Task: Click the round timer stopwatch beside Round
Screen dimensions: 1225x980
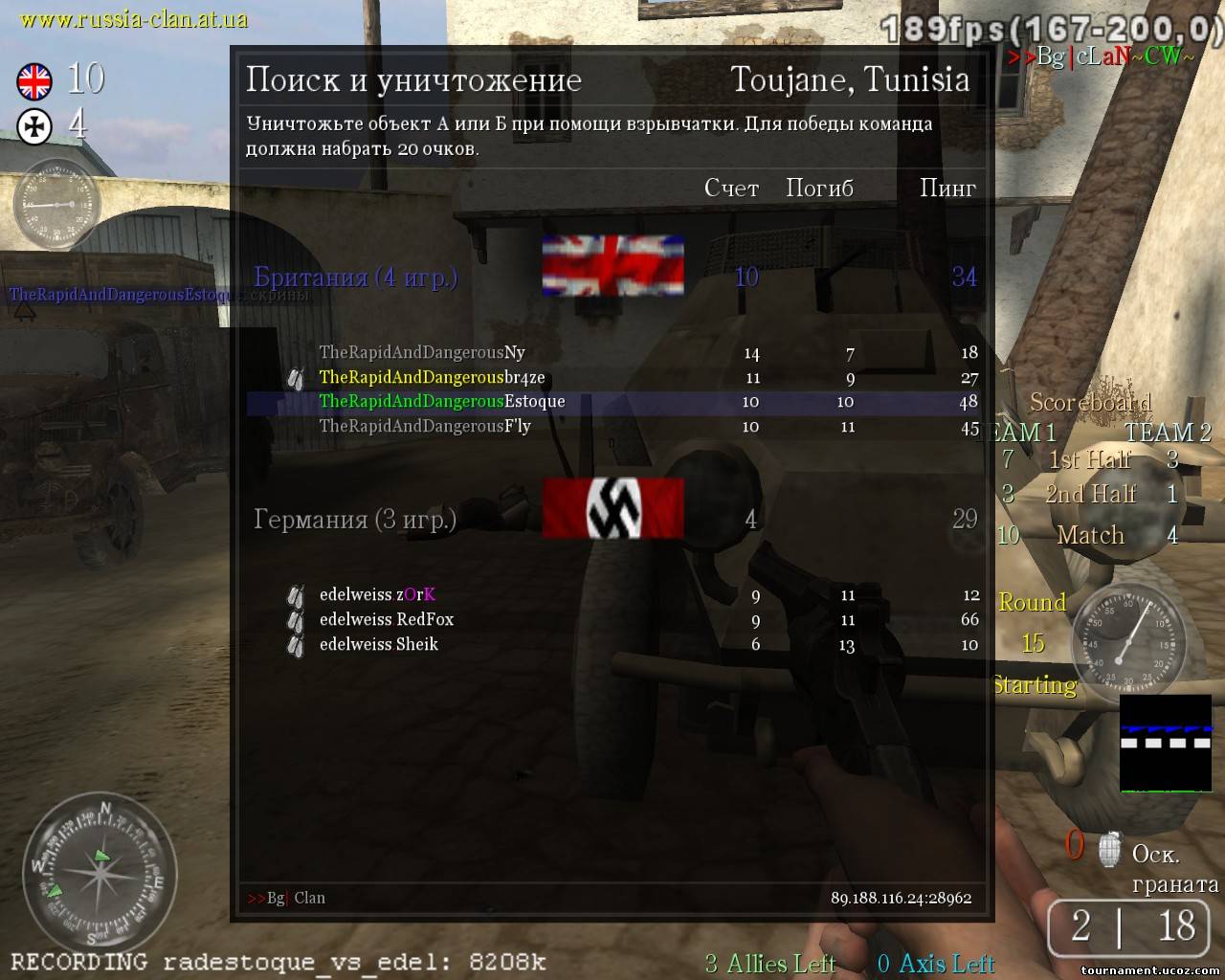Action: 1124,636
